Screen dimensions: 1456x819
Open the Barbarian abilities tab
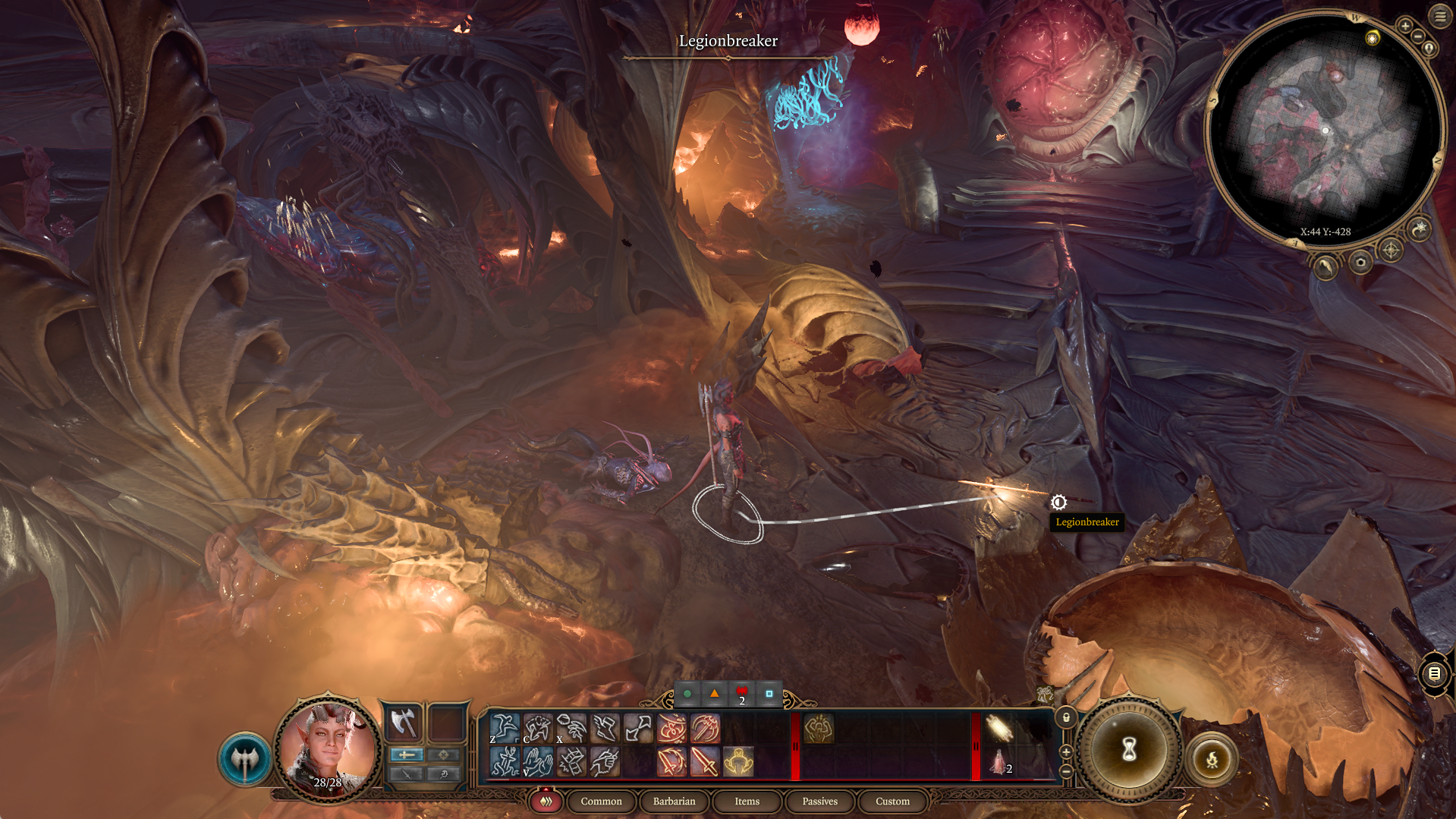click(674, 801)
